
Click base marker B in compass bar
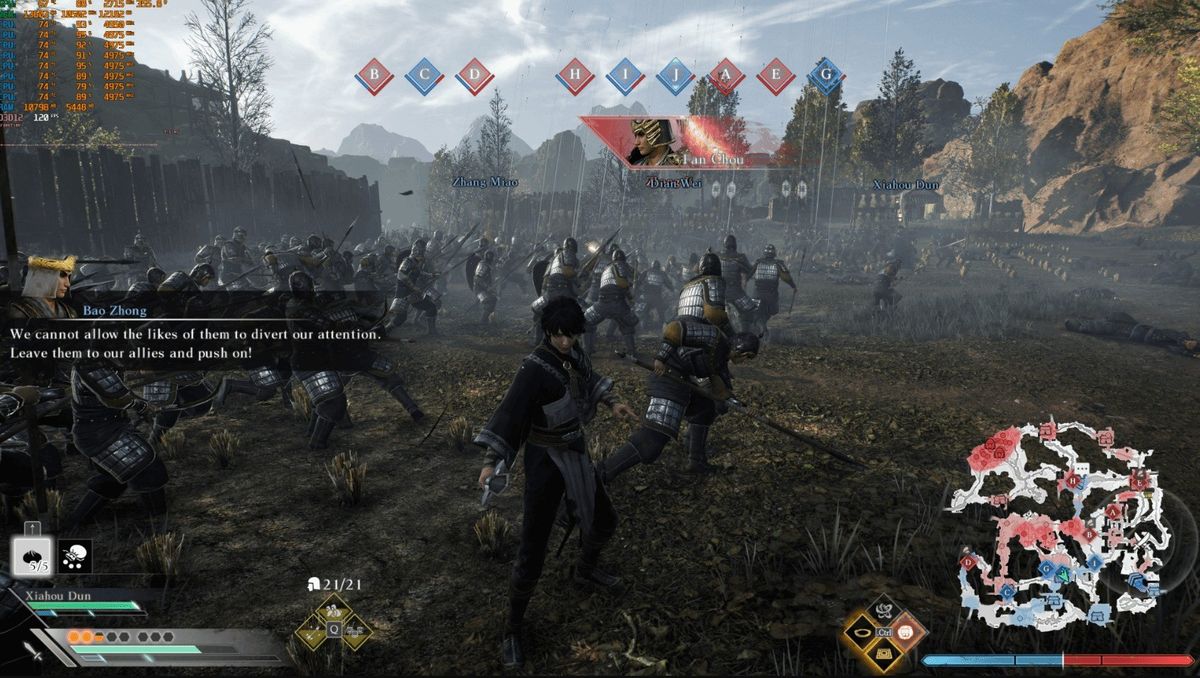click(x=374, y=75)
